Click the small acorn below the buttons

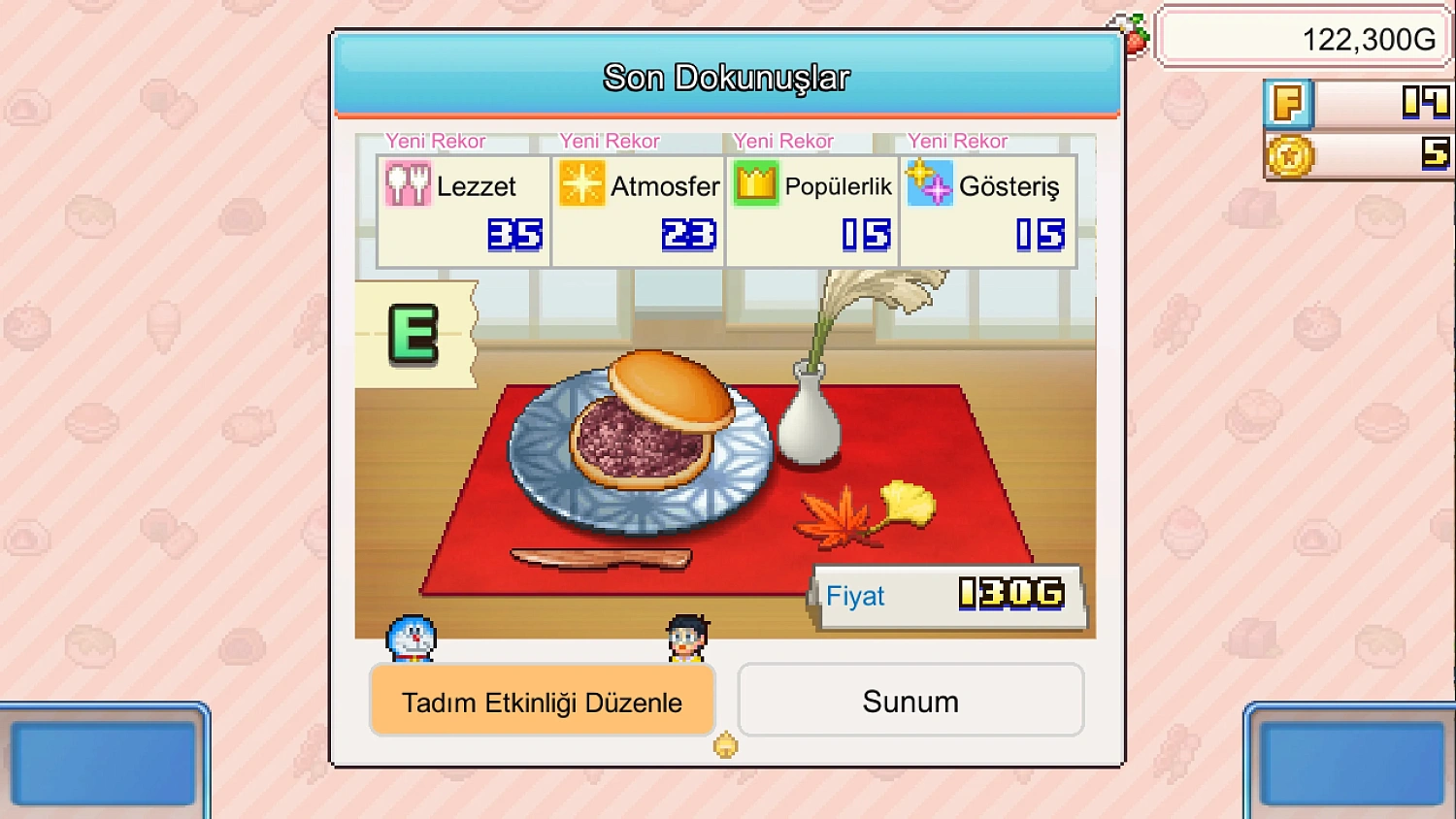[x=724, y=745]
